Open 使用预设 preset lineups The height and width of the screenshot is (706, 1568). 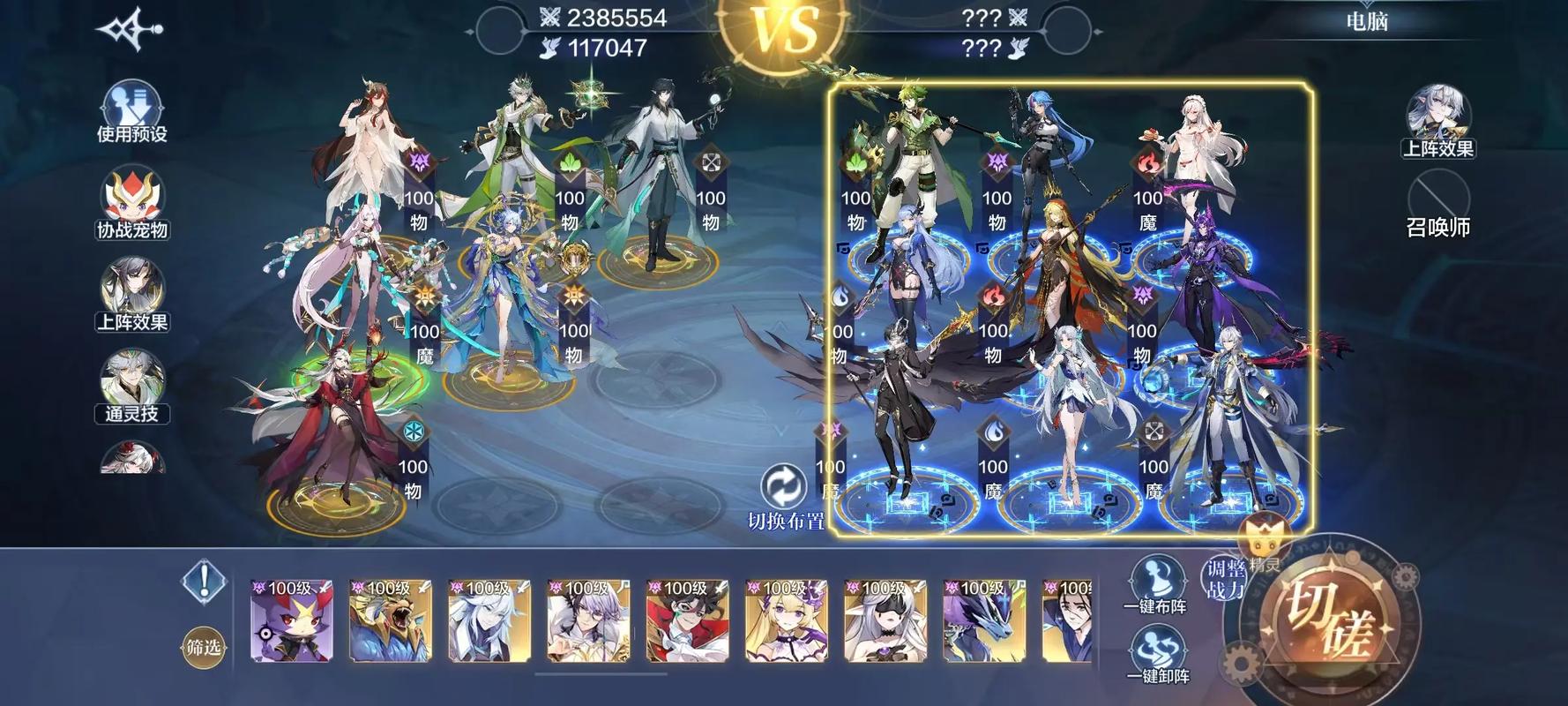(x=132, y=110)
